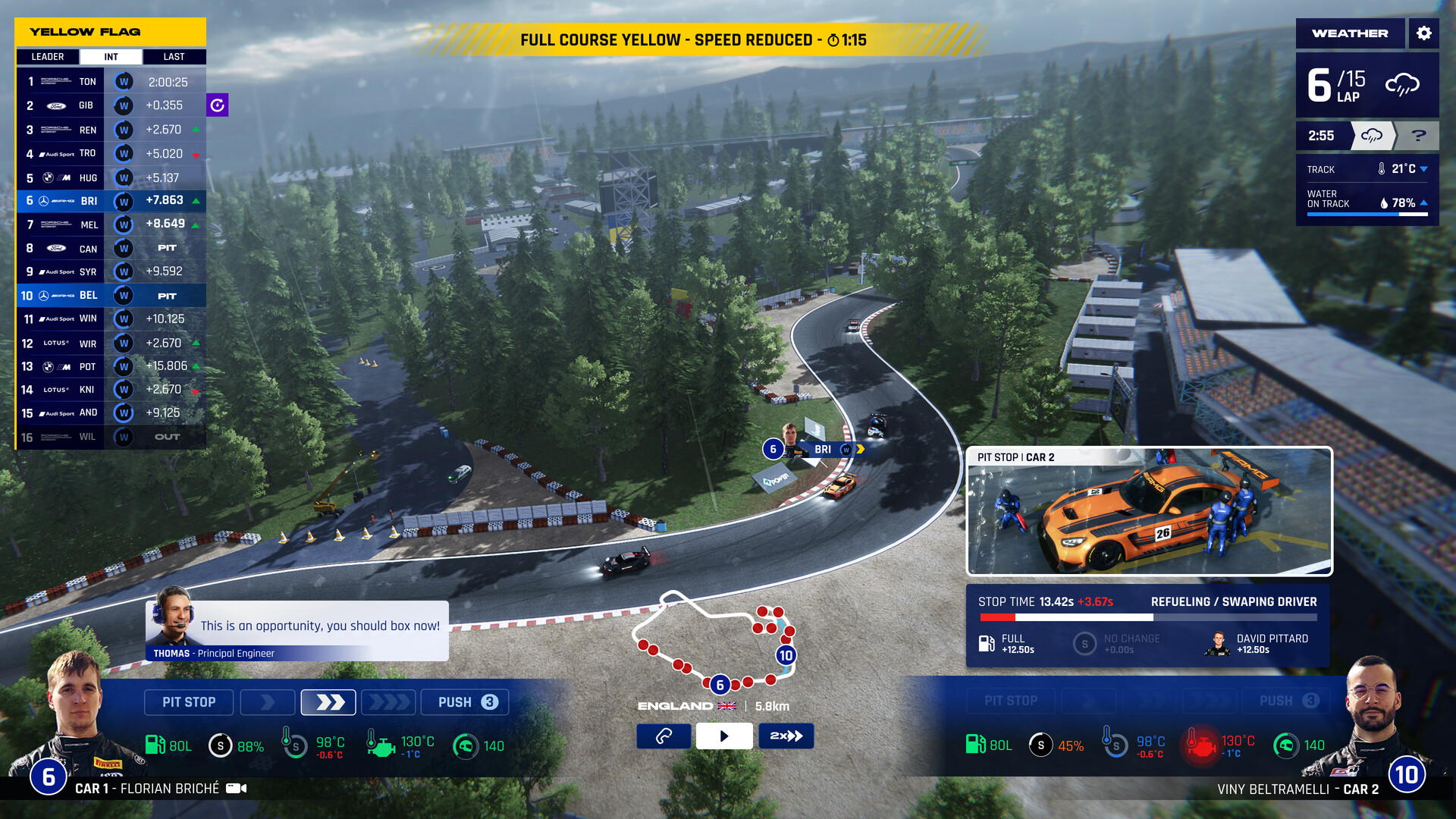Click the PIT STOP button for Car 1
This screenshot has height=819, width=1456.
tap(188, 701)
